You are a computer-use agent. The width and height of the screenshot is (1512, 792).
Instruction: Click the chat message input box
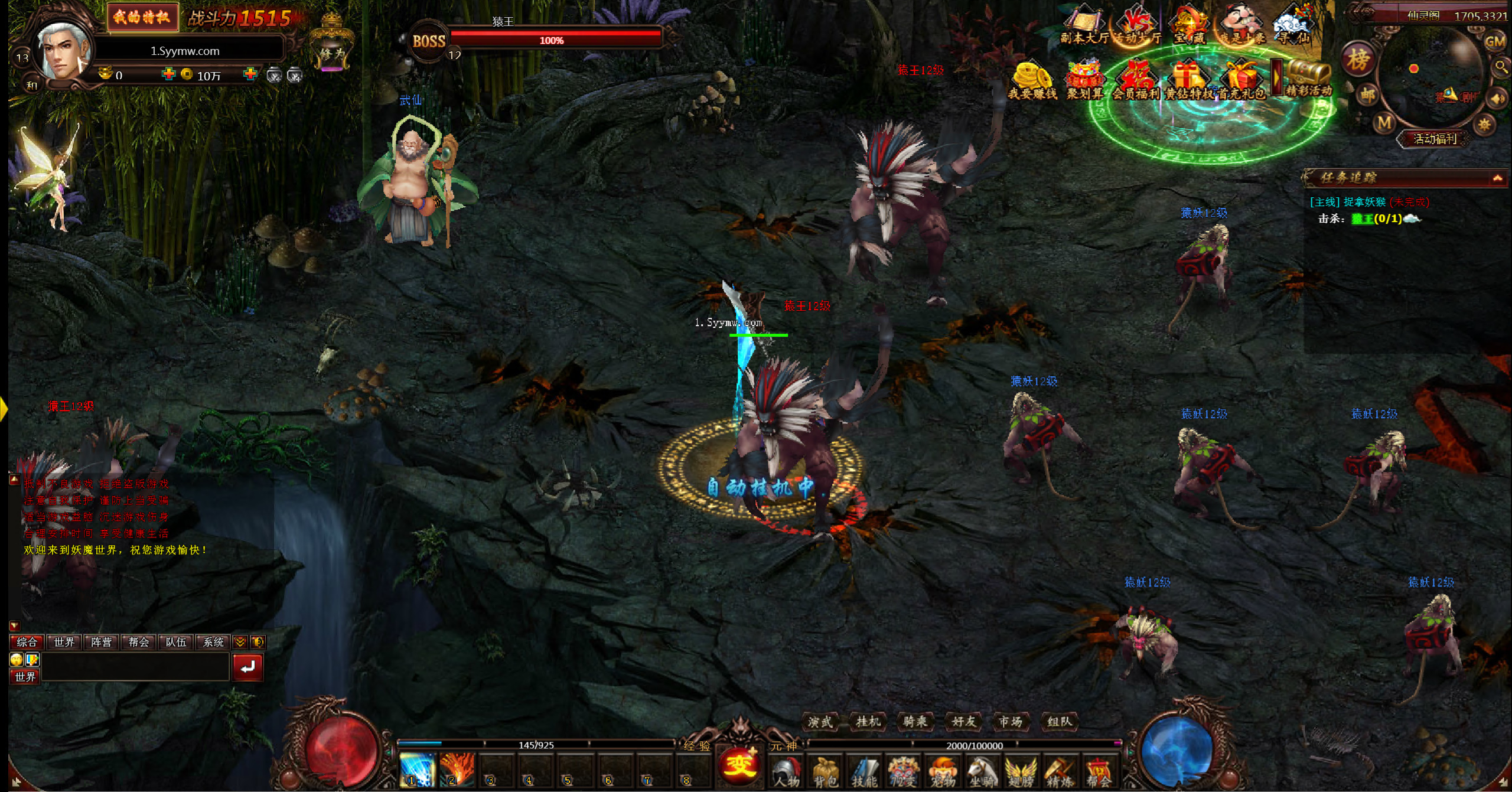(x=135, y=667)
